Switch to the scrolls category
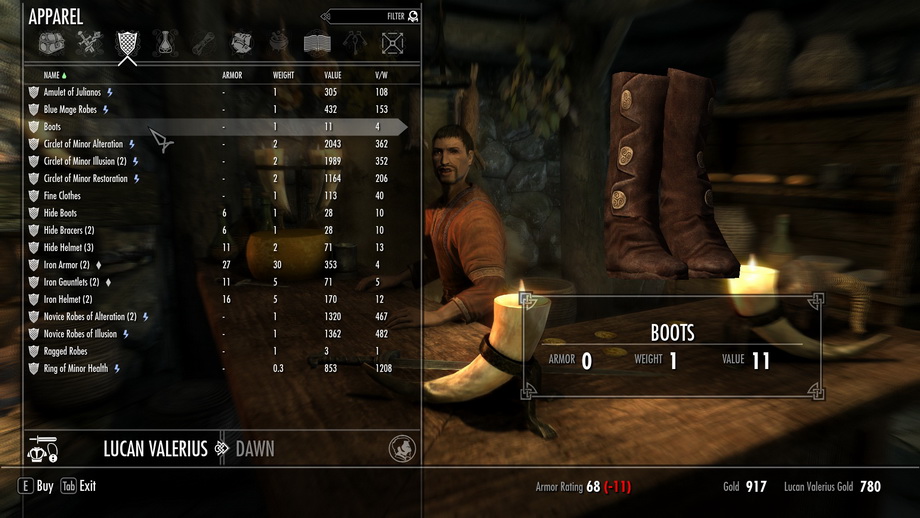The image size is (920, 518). (x=203, y=43)
